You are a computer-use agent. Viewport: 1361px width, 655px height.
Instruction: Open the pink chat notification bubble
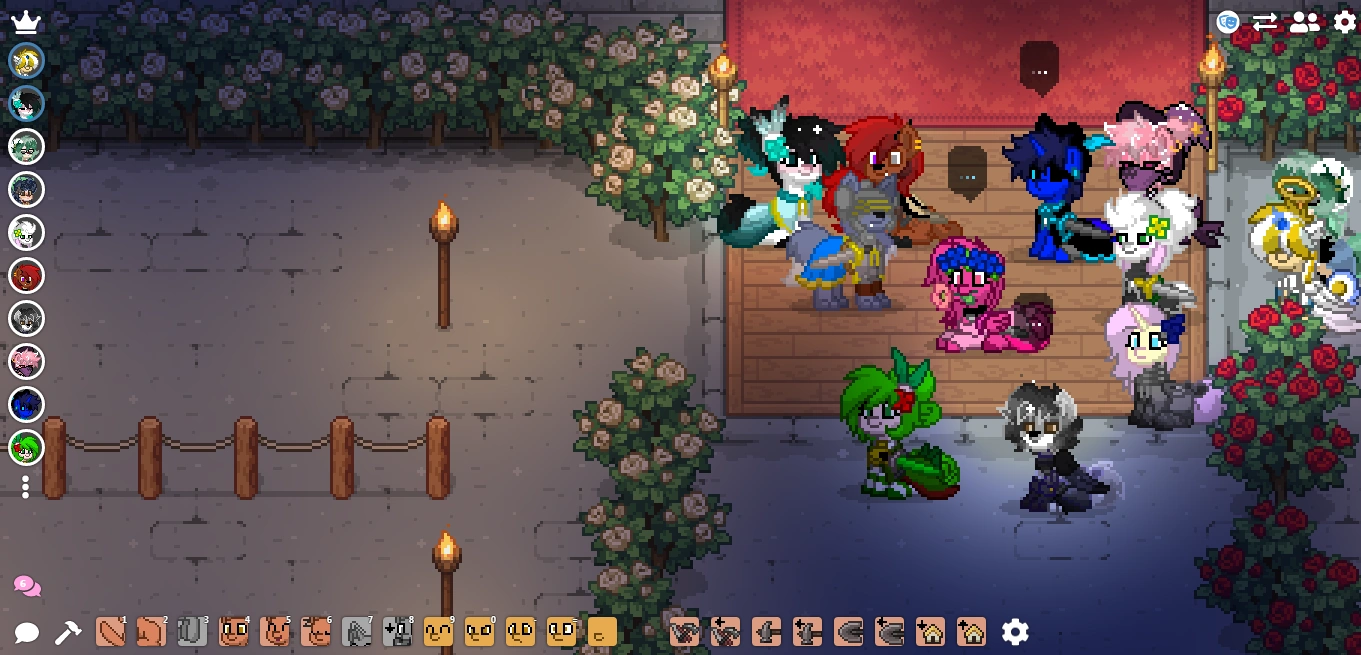click(26, 586)
